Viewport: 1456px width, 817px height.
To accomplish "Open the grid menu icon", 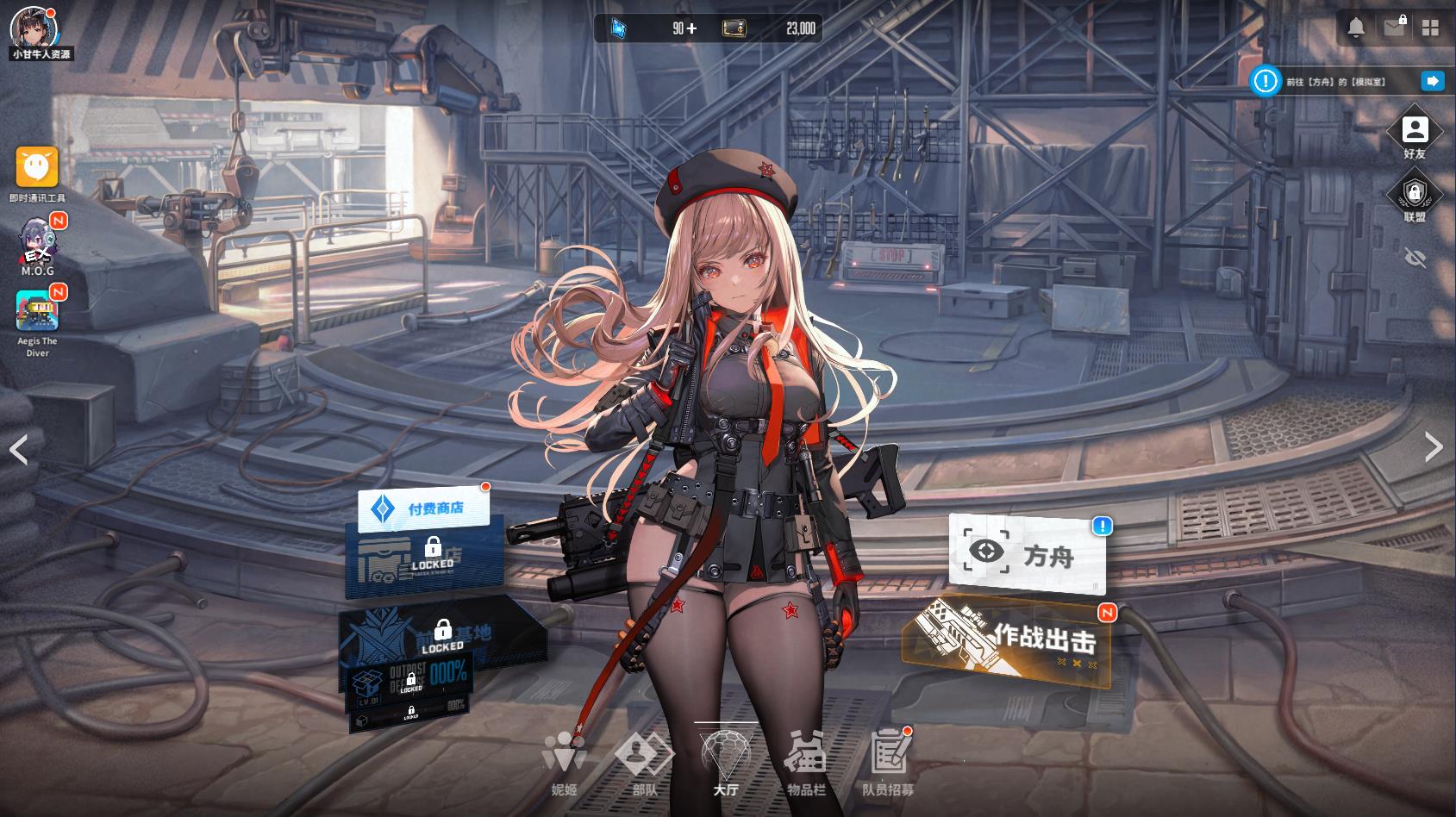I will click(x=1431, y=28).
